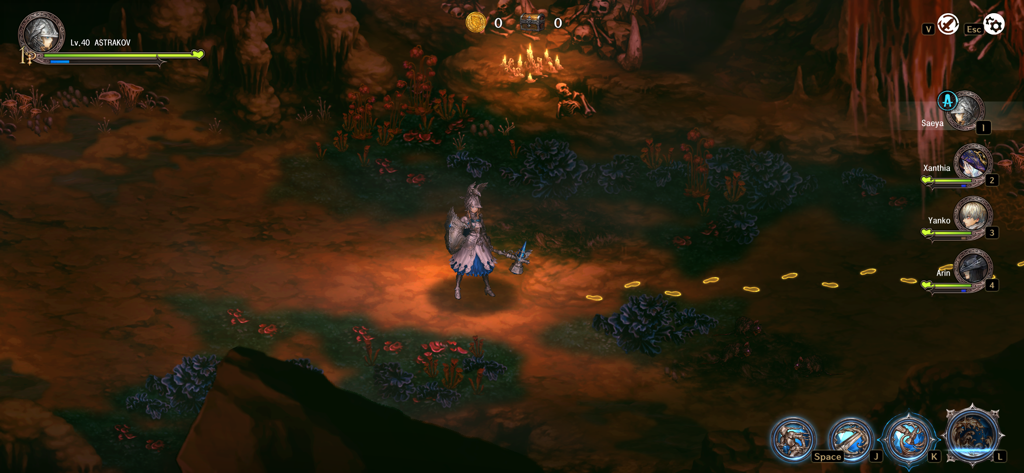Activate the dash skill with the running figure
Screen dimensions: 1024x473
[793, 439]
